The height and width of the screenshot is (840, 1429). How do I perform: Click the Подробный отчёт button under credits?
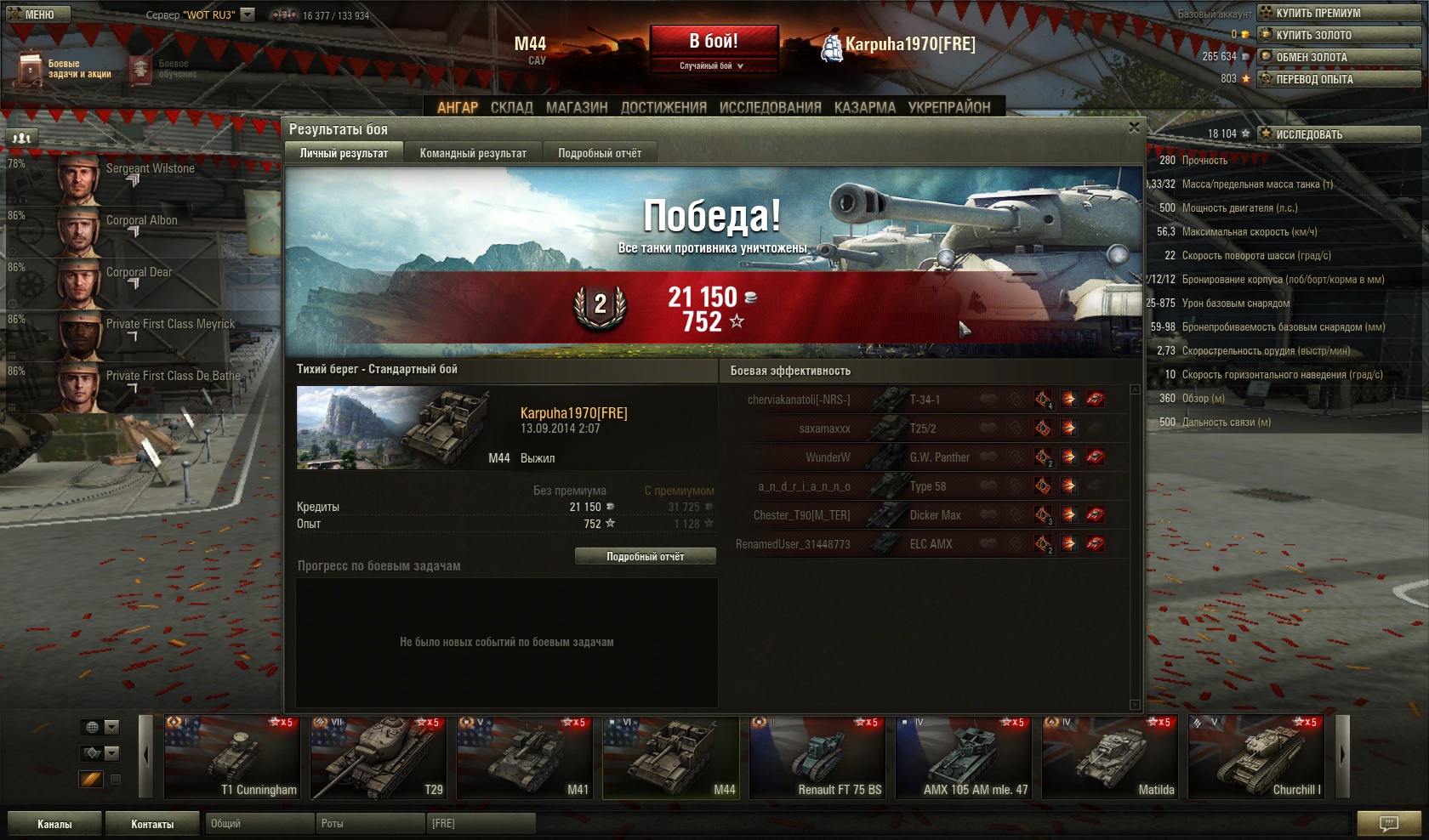[x=645, y=556]
